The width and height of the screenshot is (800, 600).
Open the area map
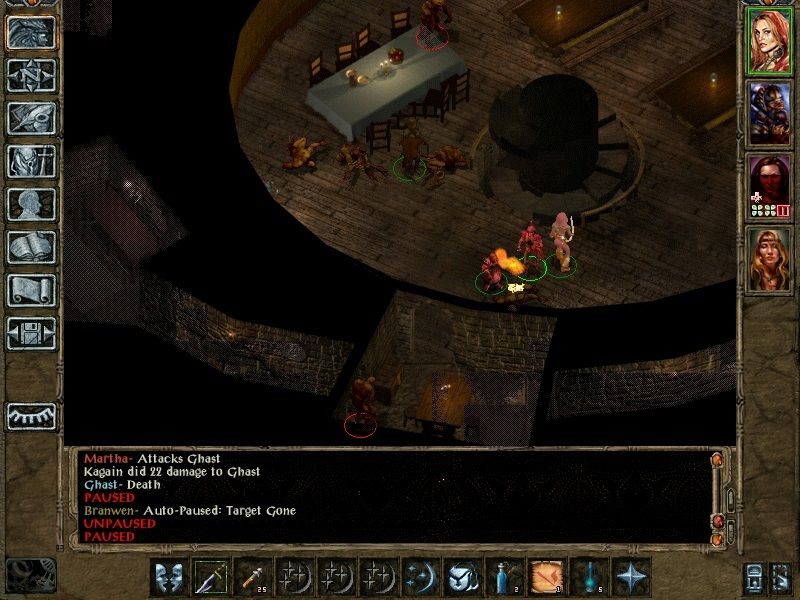pyautogui.click(x=31, y=74)
